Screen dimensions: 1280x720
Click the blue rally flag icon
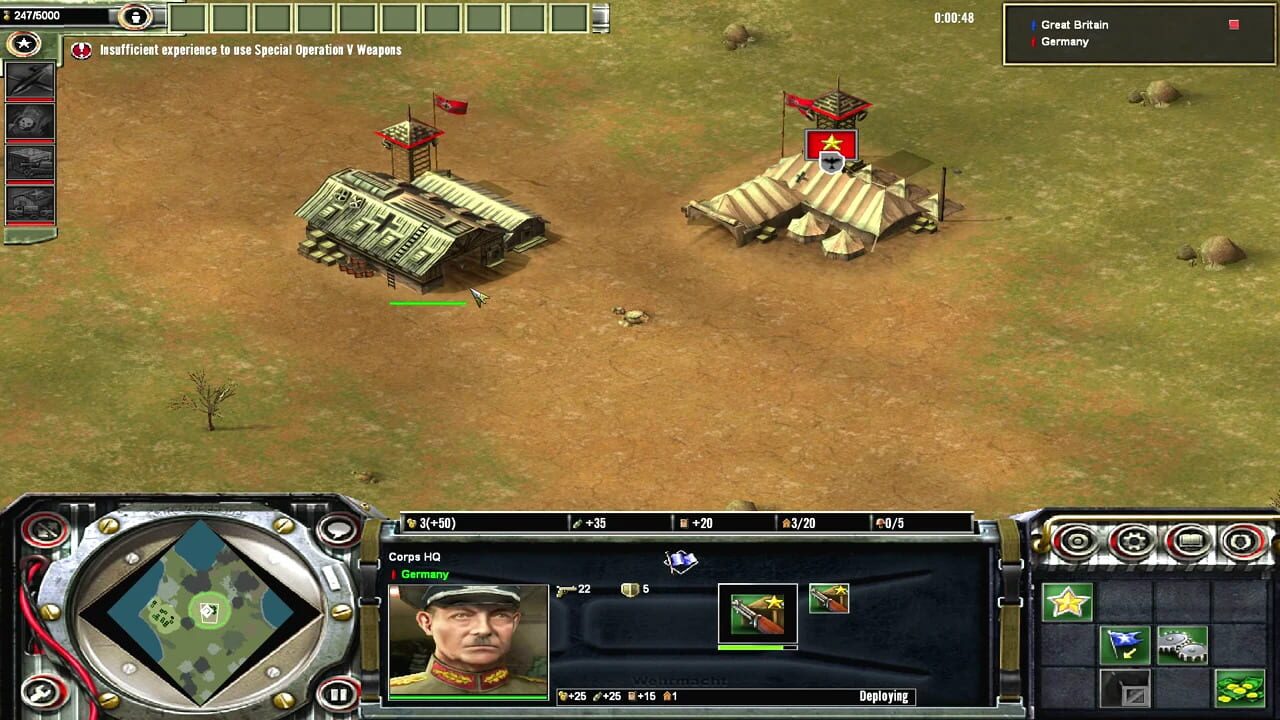tap(1125, 644)
